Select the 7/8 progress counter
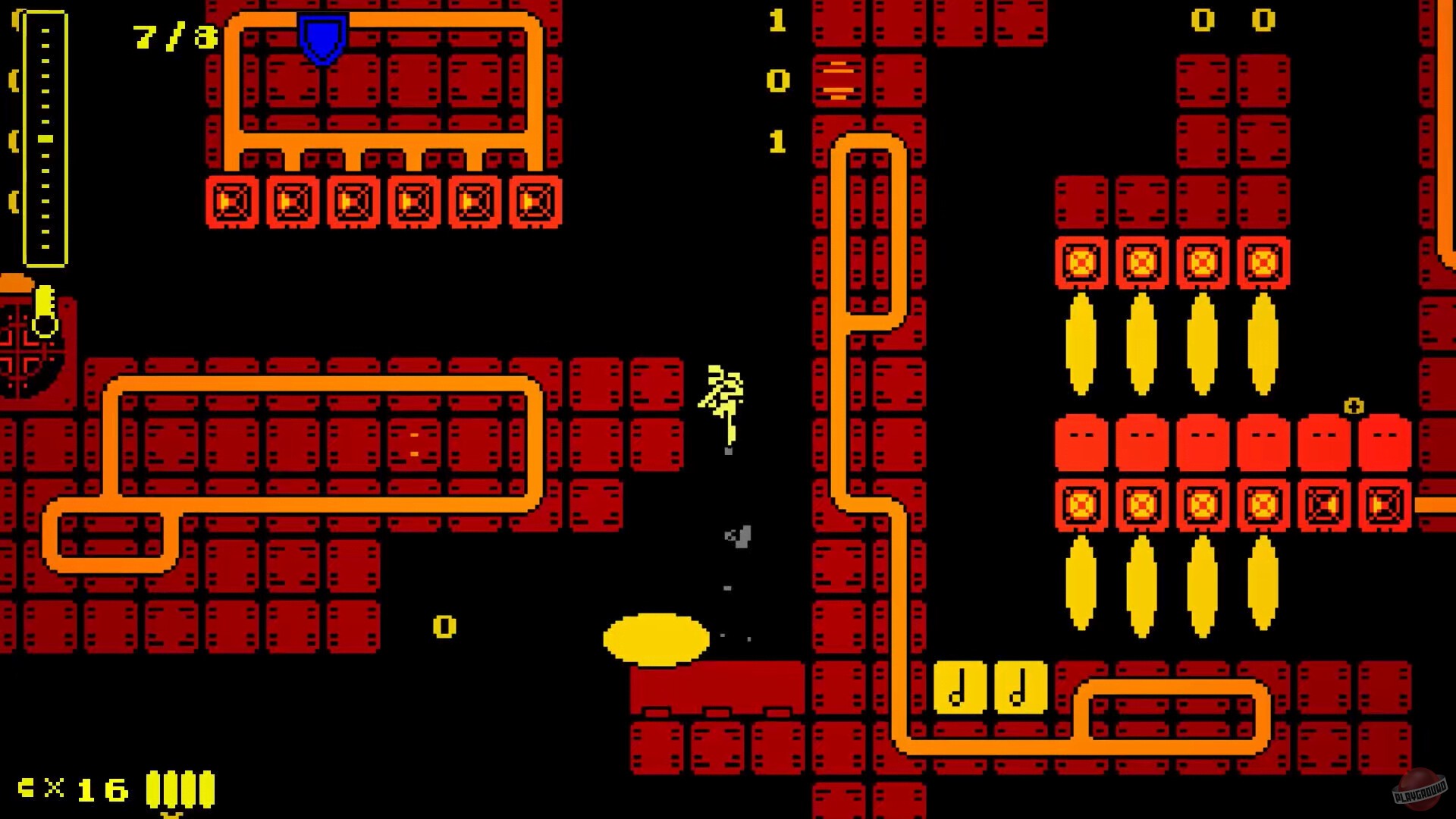Screen dimensions: 1456x819 (174, 36)
